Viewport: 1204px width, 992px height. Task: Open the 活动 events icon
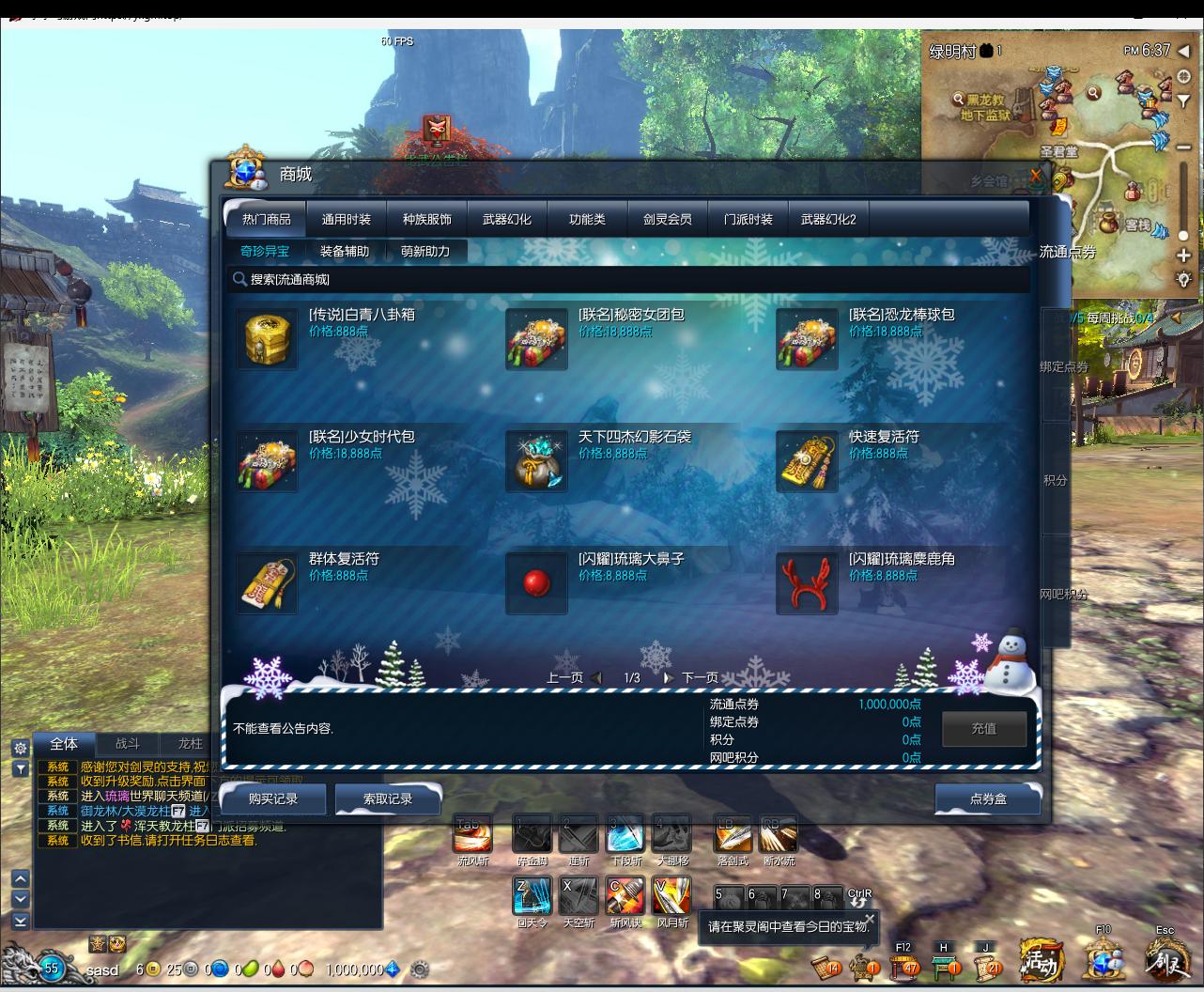click(1042, 960)
